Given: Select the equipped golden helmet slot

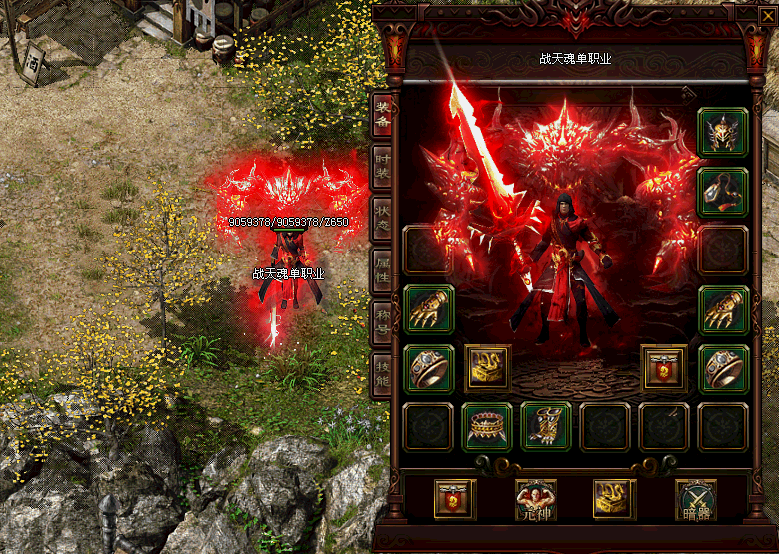Looking at the screenshot, I should (723, 133).
